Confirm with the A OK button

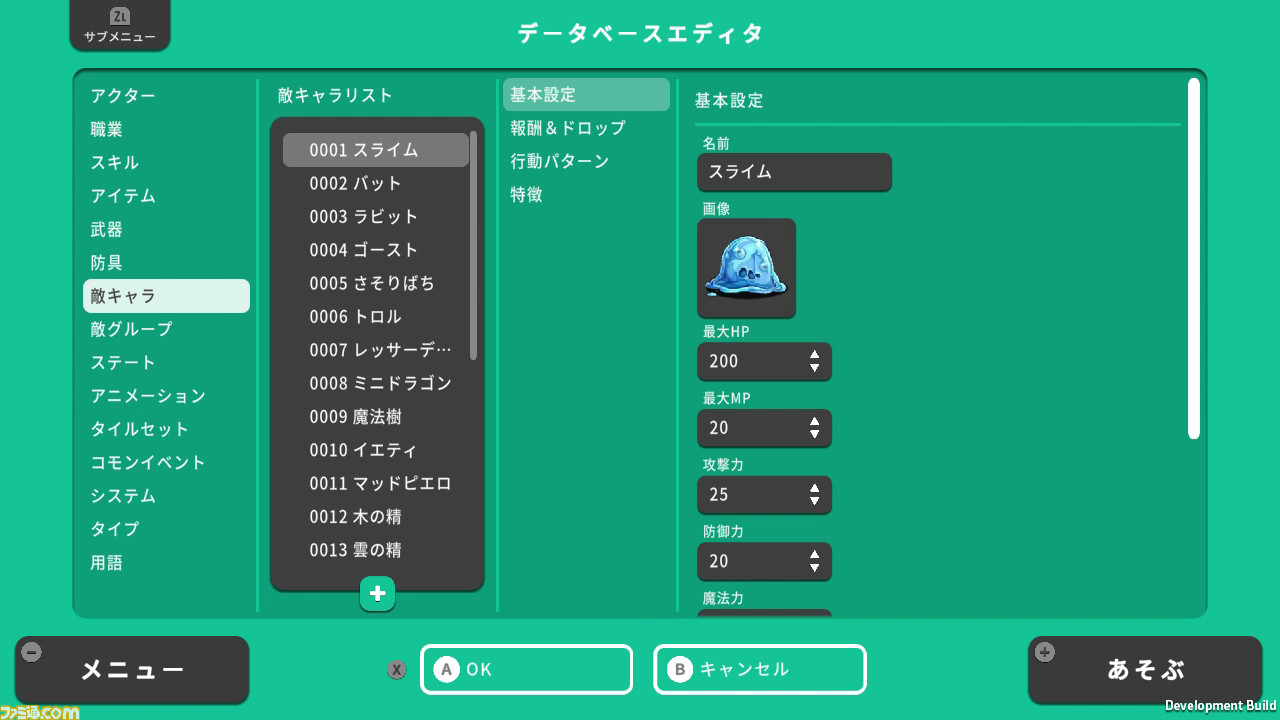(x=527, y=669)
